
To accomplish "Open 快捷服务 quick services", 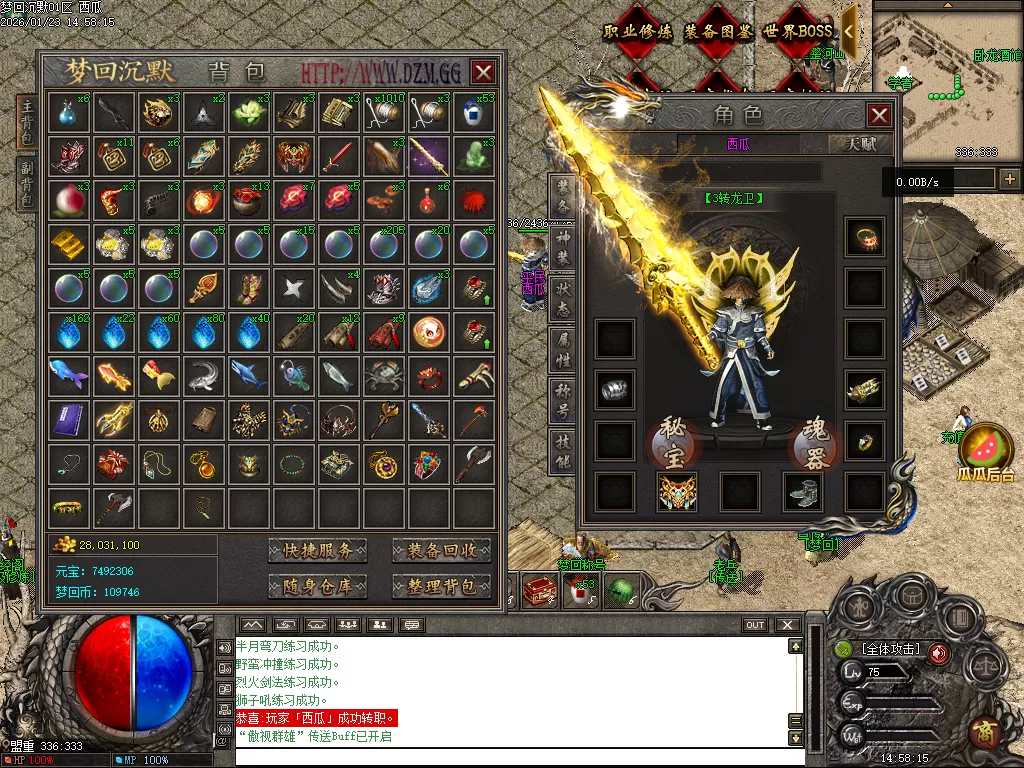I will tap(317, 551).
